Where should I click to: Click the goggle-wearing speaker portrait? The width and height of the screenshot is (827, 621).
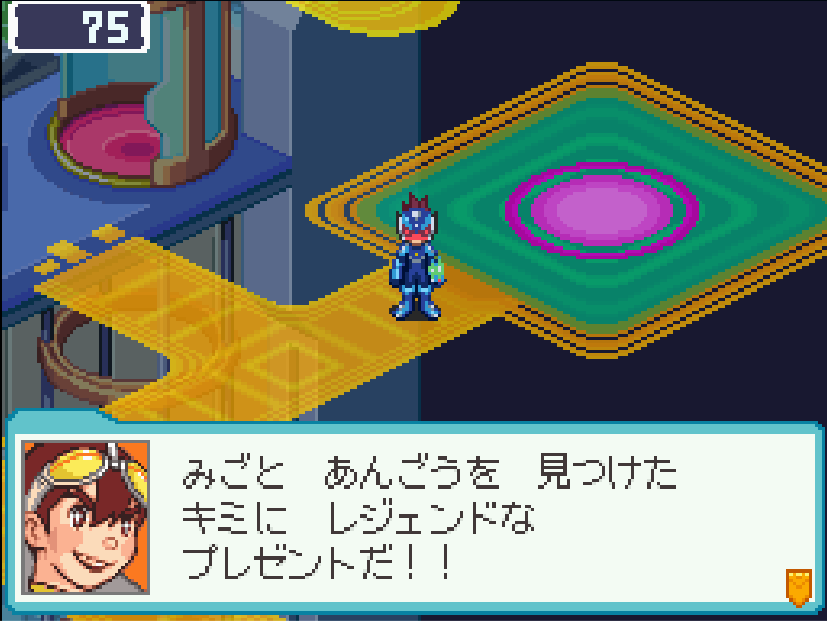86,517
